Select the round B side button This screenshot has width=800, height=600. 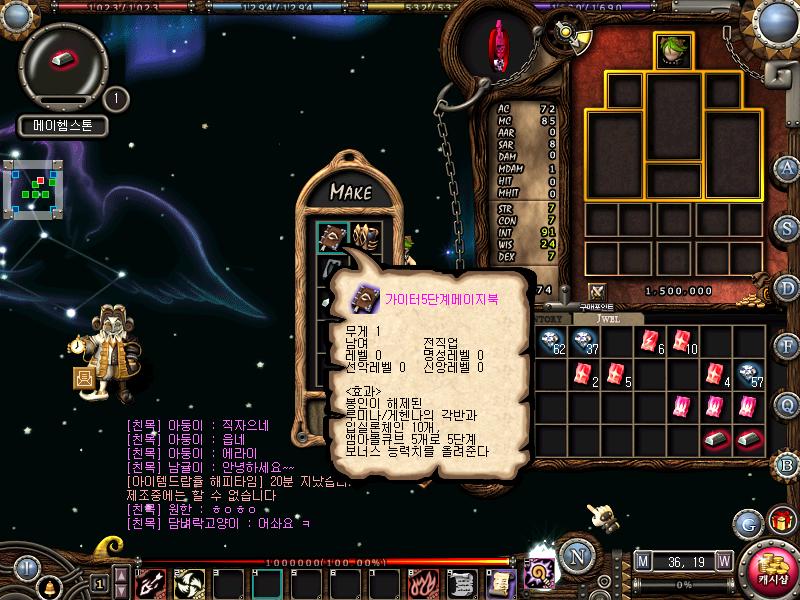coord(787,464)
